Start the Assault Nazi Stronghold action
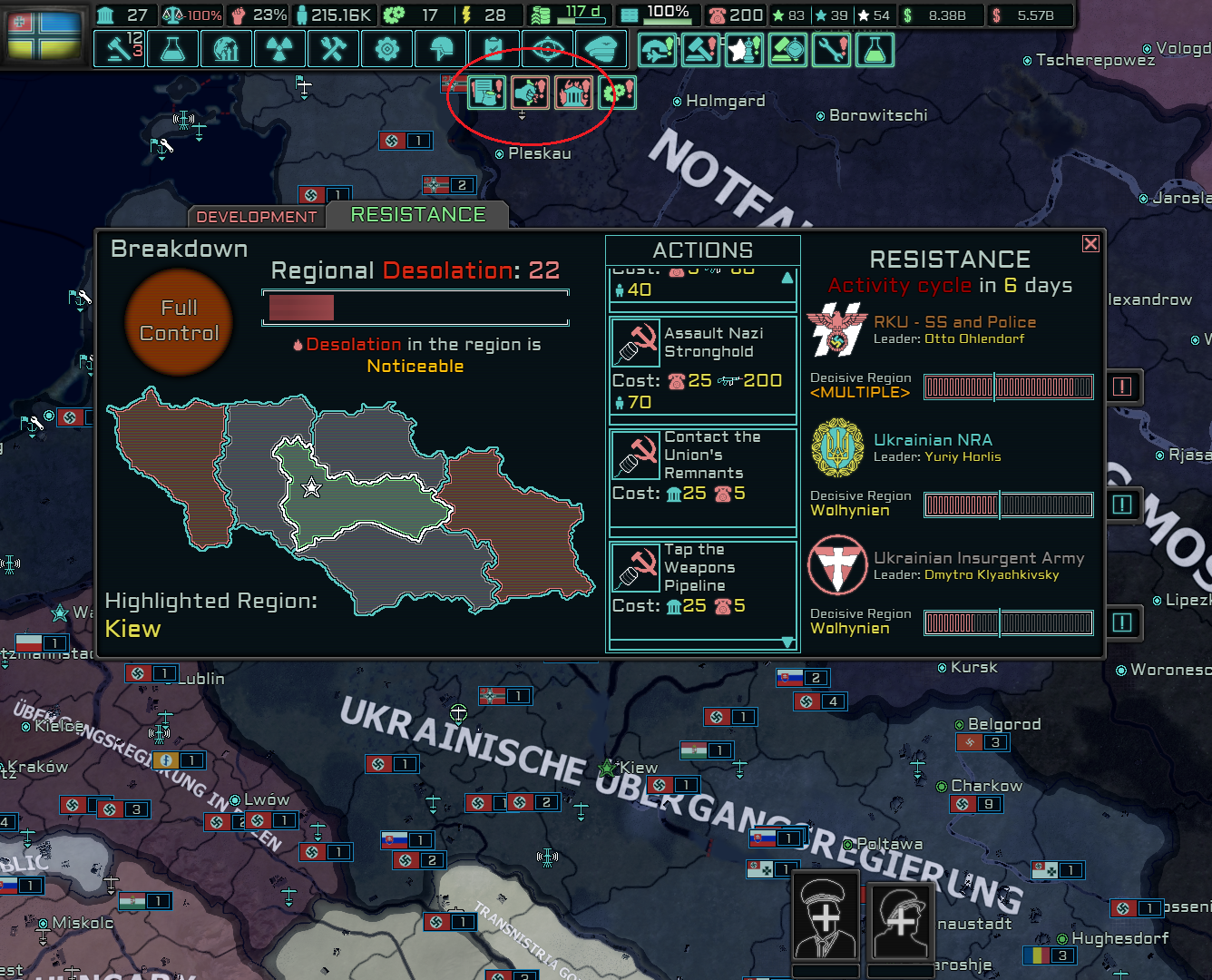Screen dimensions: 1212x980 (703, 367)
